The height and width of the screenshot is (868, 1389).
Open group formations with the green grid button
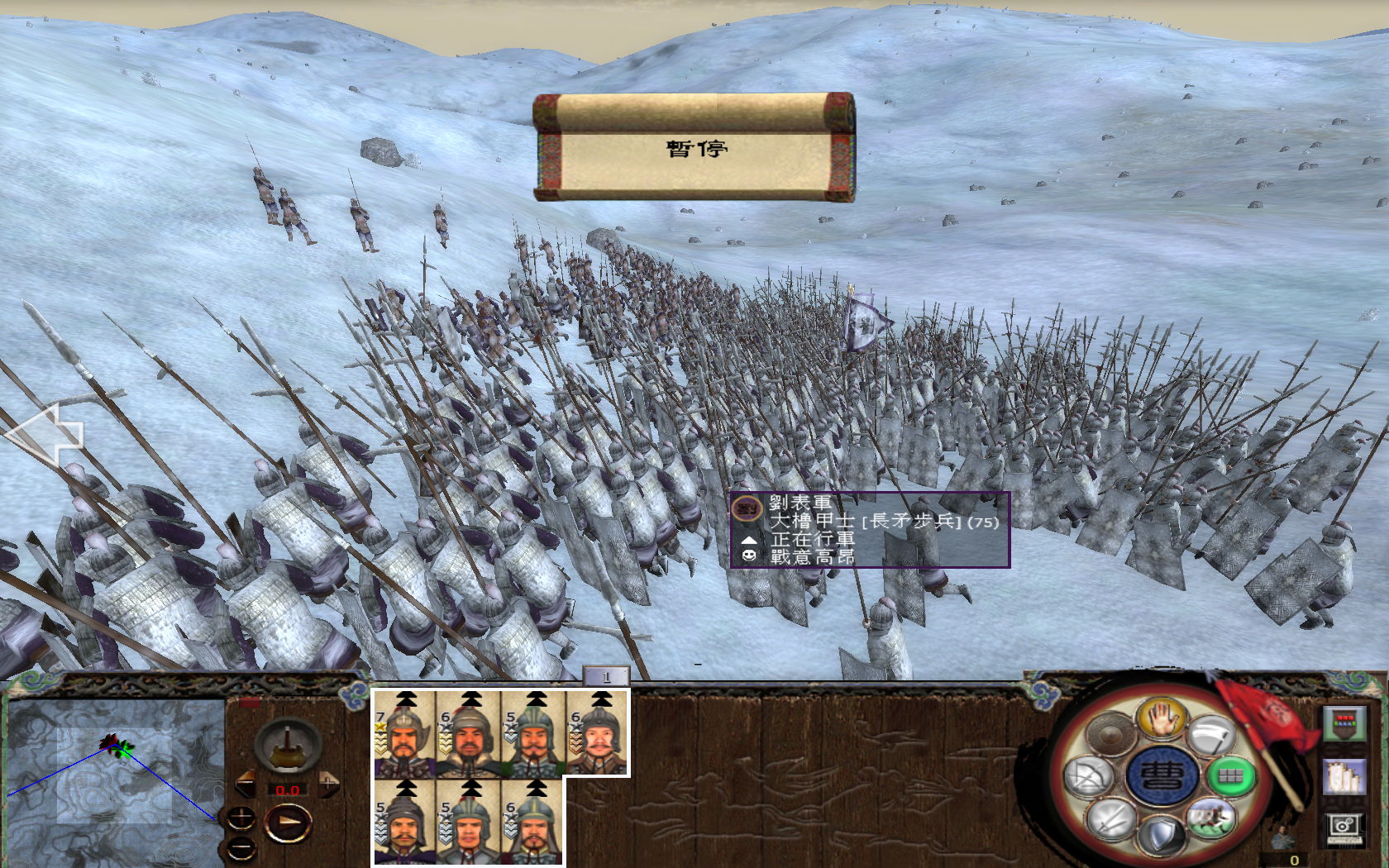tap(1230, 776)
